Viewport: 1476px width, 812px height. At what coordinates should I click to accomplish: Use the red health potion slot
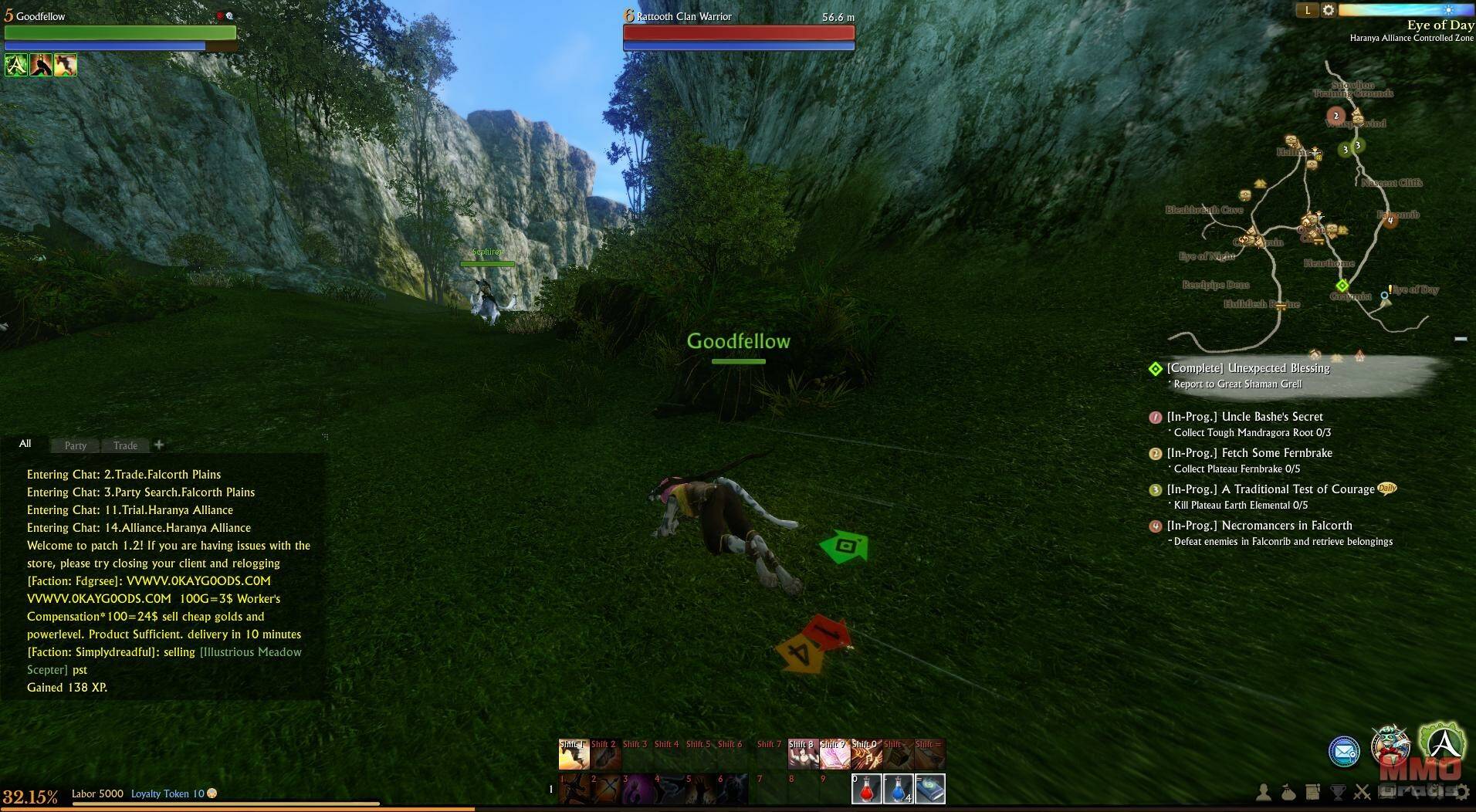pos(866,790)
